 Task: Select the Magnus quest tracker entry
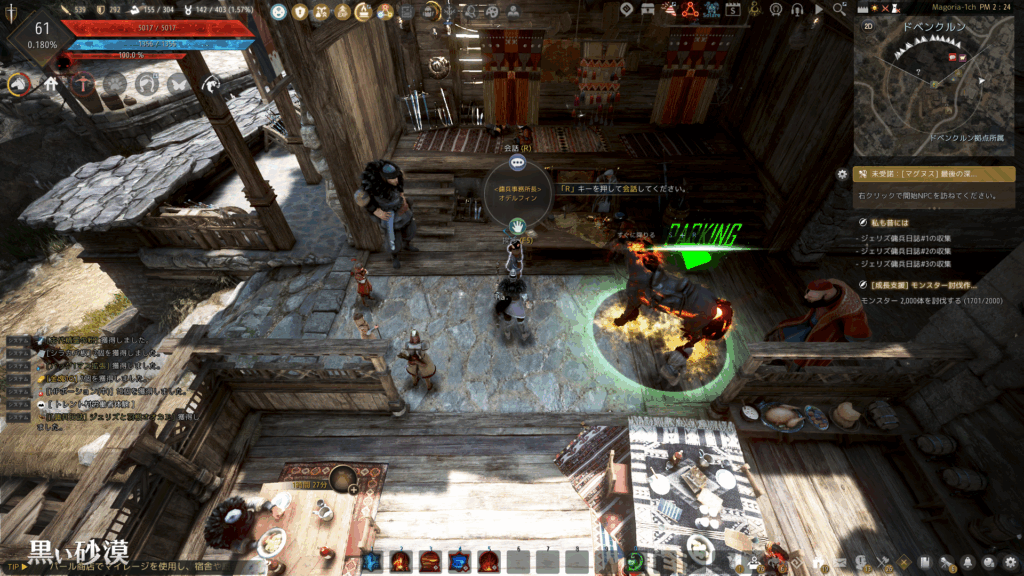920,174
